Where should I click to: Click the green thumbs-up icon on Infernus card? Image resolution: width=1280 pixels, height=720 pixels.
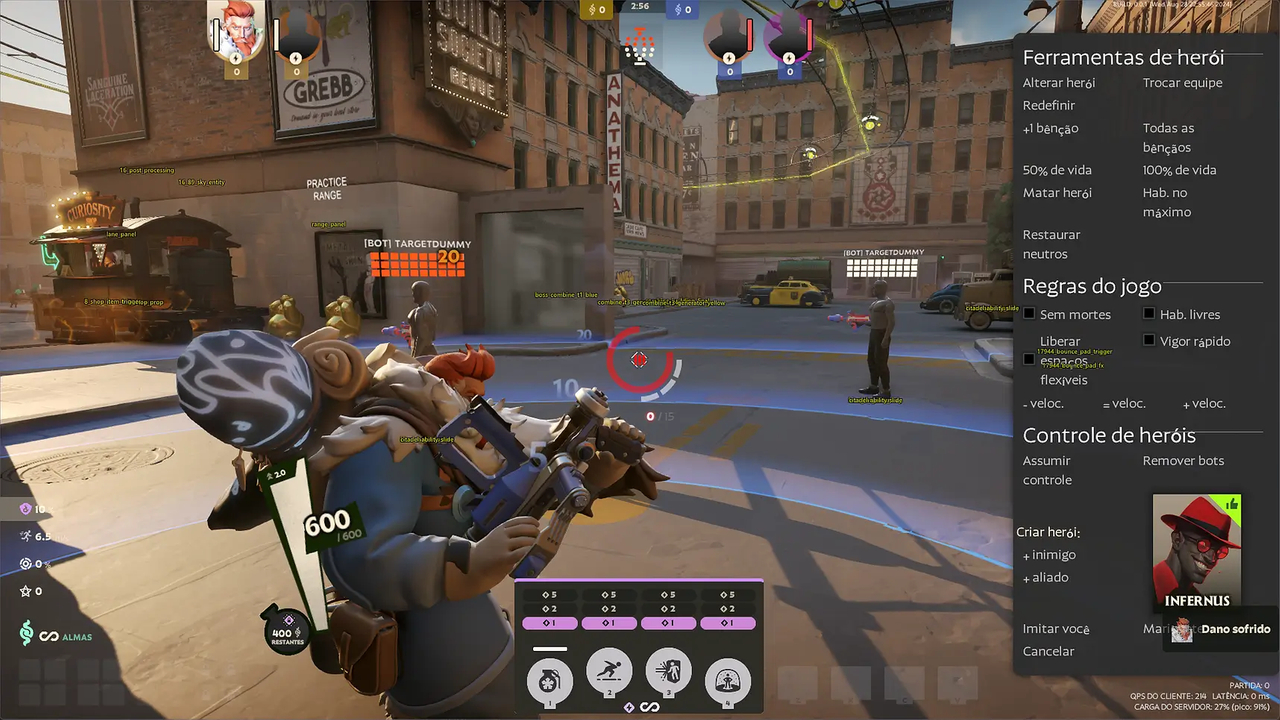click(x=1234, y=505)
